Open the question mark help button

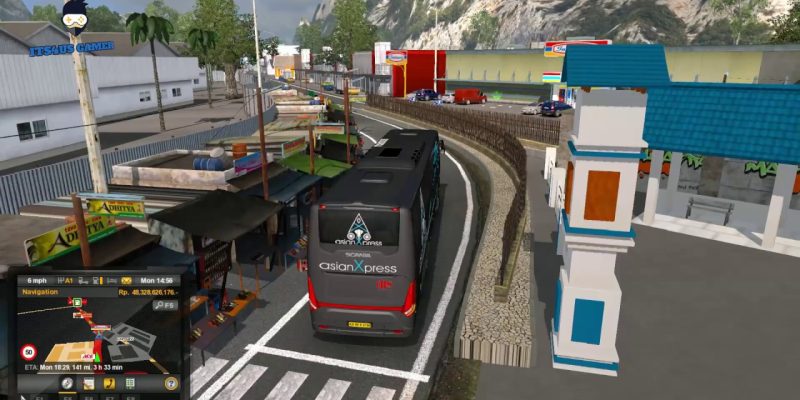171,383
